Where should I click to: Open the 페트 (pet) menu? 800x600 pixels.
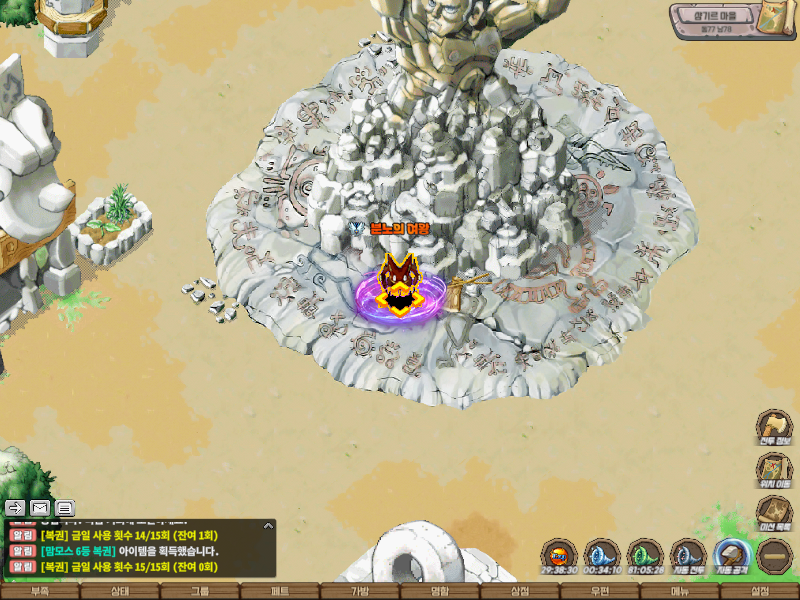coord(280,592)
